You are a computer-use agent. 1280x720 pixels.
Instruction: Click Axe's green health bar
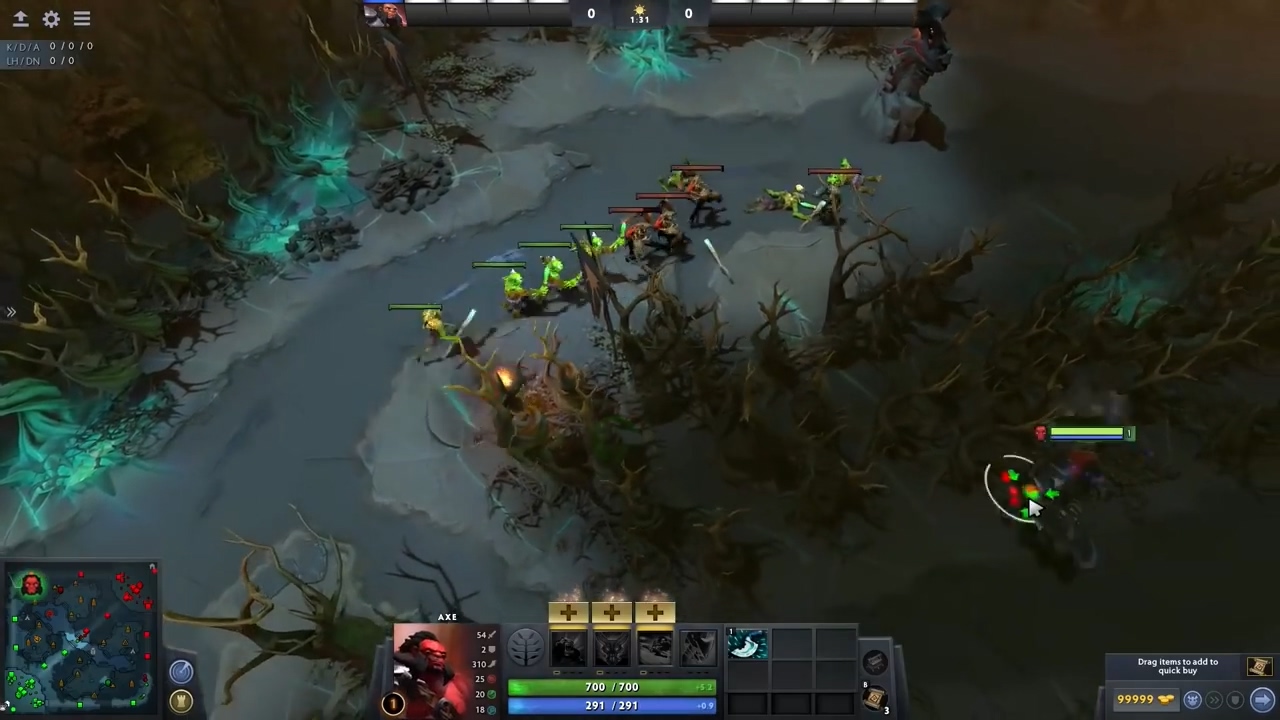(x=611, y=687)
